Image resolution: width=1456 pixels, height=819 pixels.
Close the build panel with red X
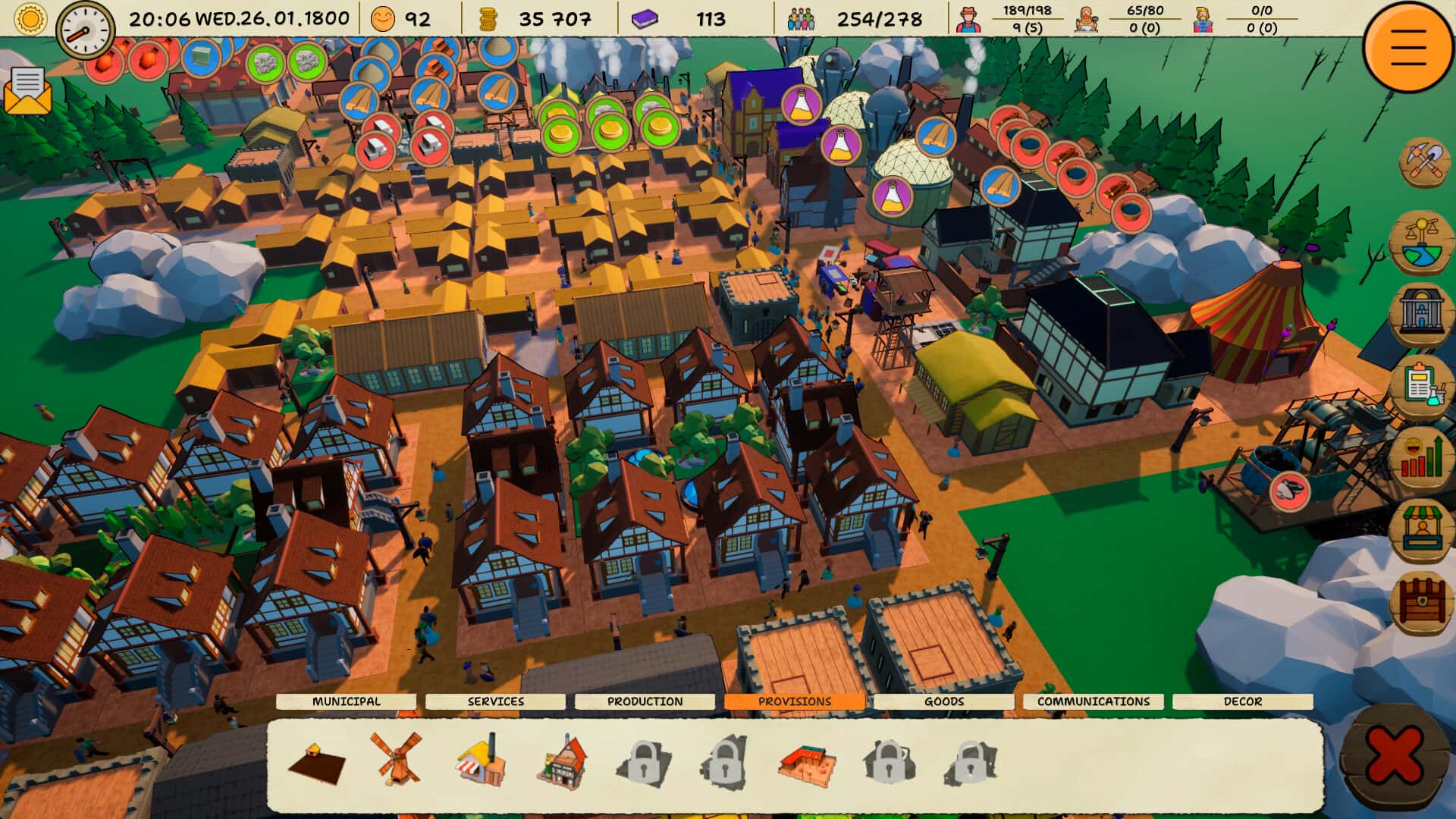coord(1394,756)
